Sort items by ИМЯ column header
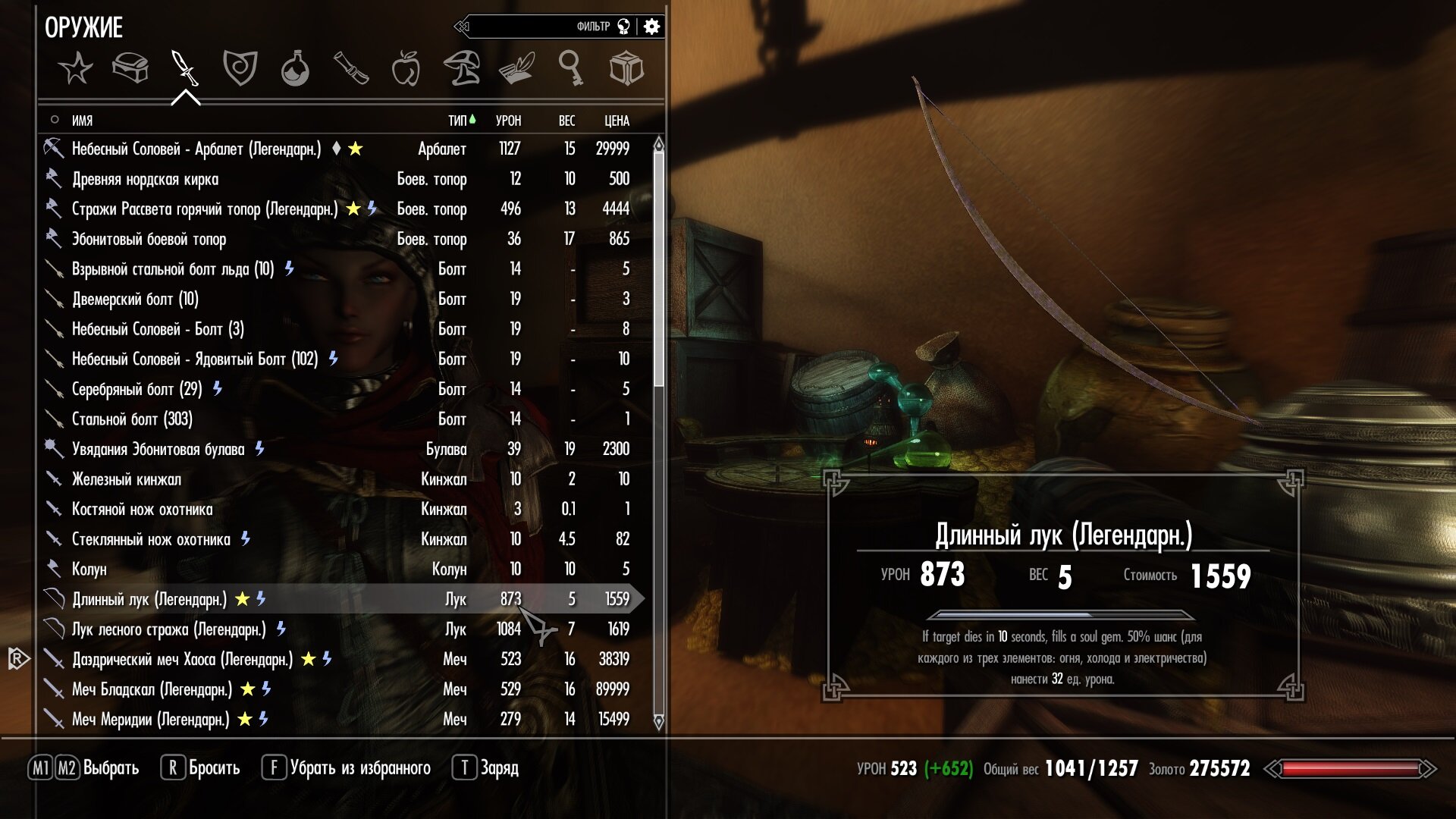The image size is (1456, 819). (82, 121)
